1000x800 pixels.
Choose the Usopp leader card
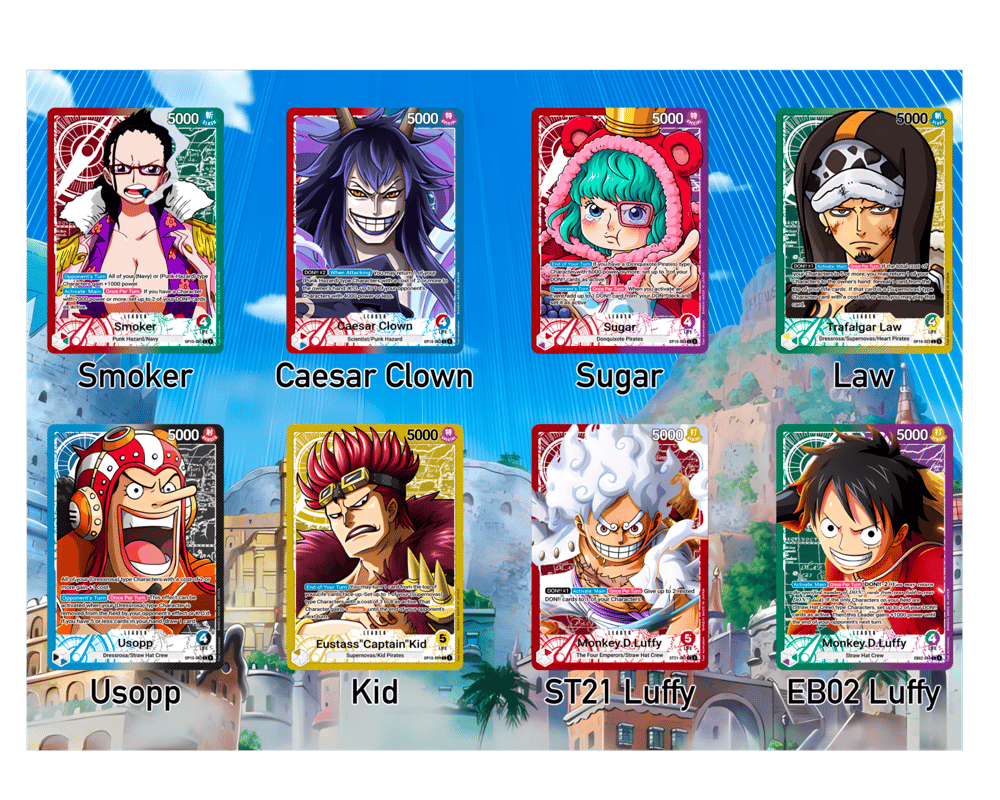point(136,546)
